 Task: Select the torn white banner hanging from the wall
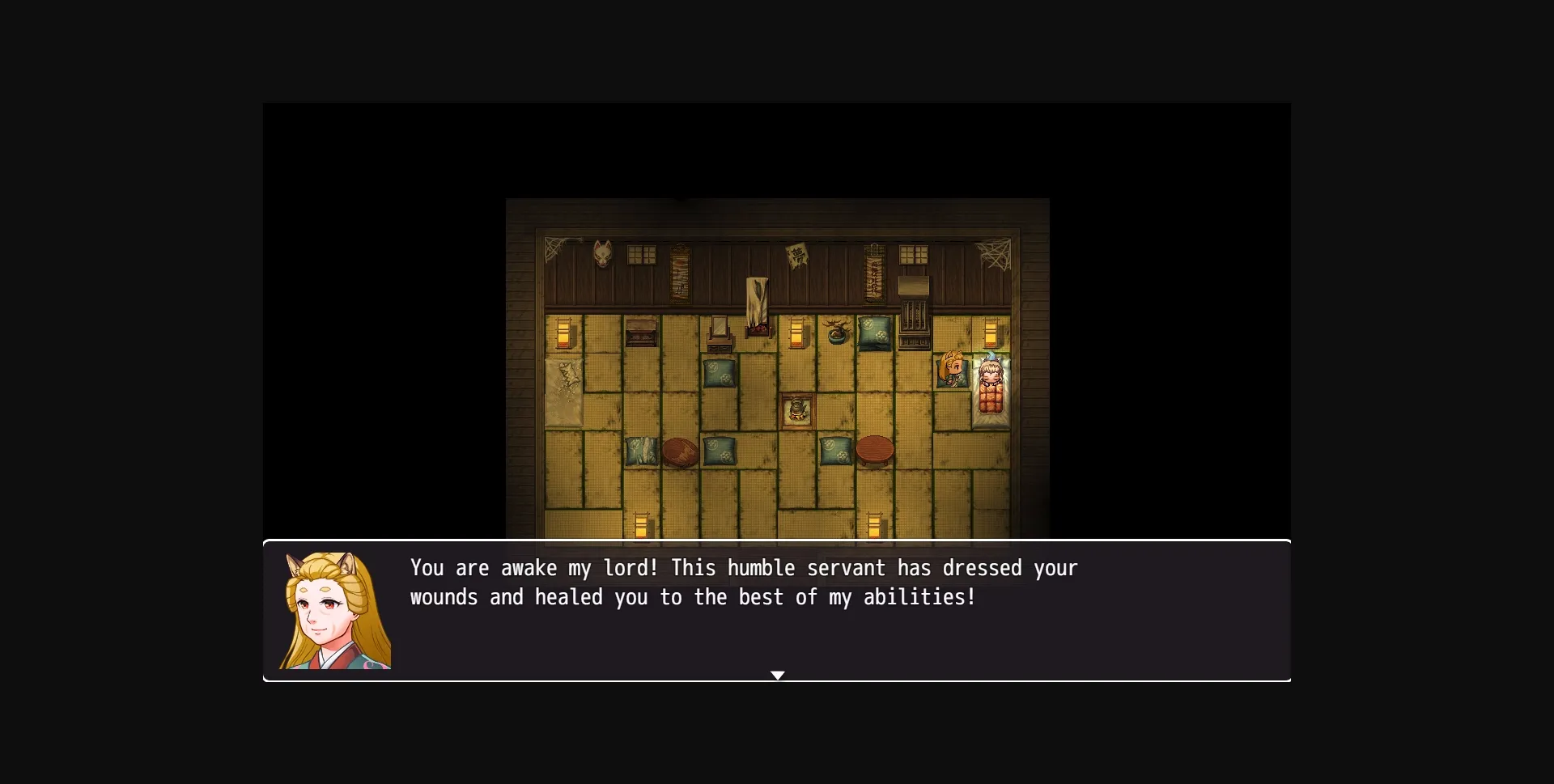tap(758, 298)
